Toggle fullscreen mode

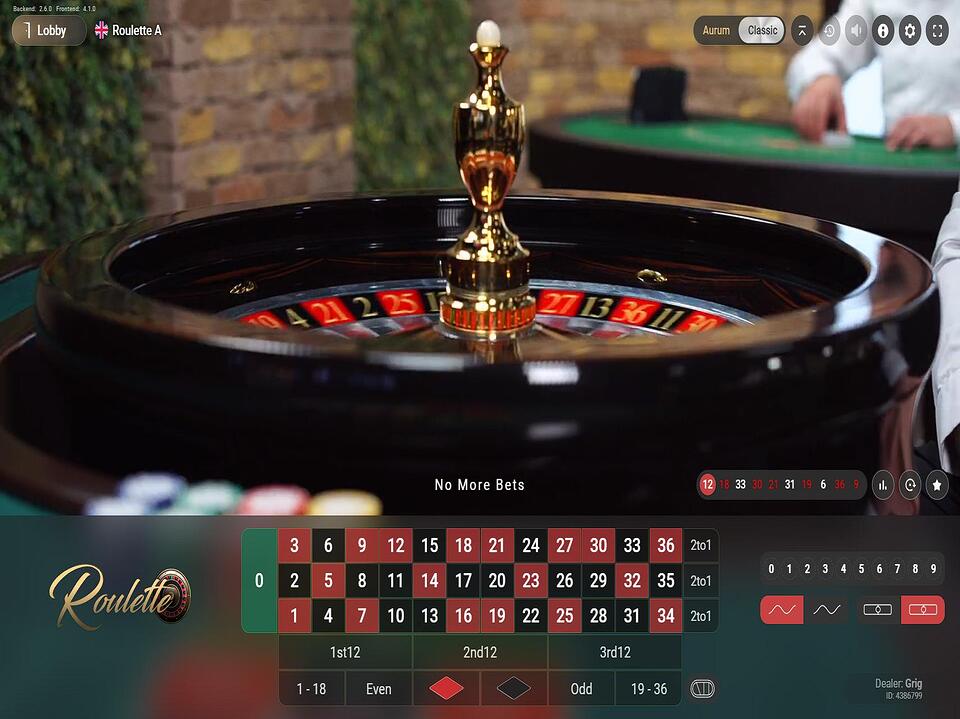click(x=937, y=30)
